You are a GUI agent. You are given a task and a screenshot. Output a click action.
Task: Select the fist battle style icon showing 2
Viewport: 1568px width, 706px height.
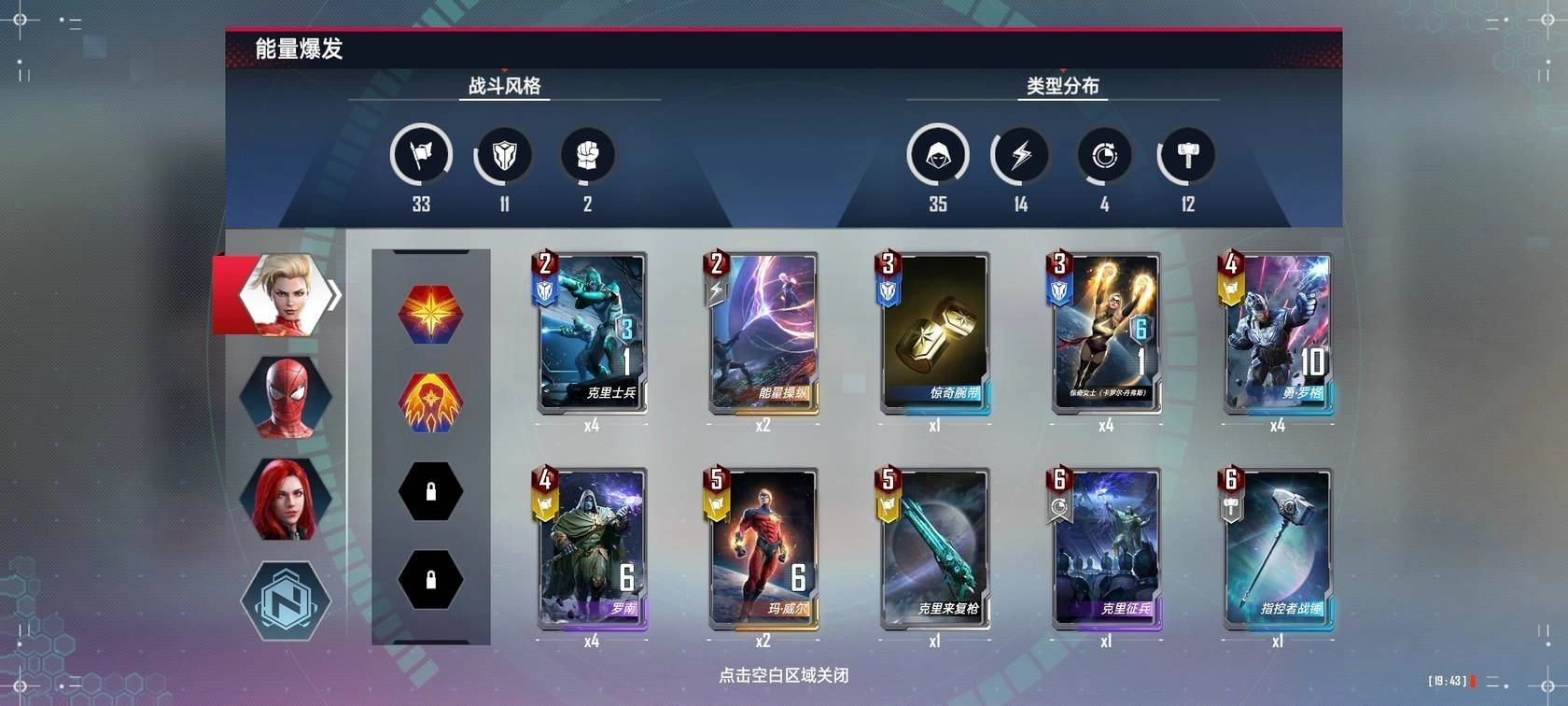coord(585,155)
